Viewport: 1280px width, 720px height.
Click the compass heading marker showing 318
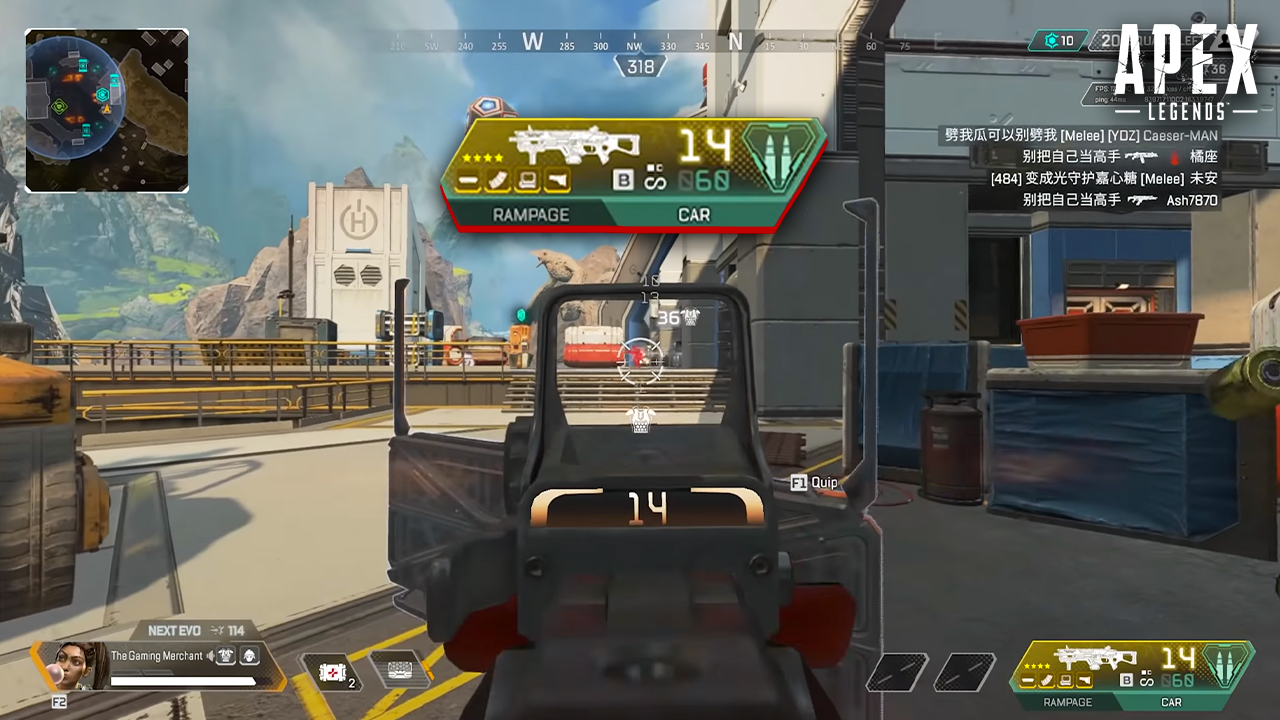640,66
